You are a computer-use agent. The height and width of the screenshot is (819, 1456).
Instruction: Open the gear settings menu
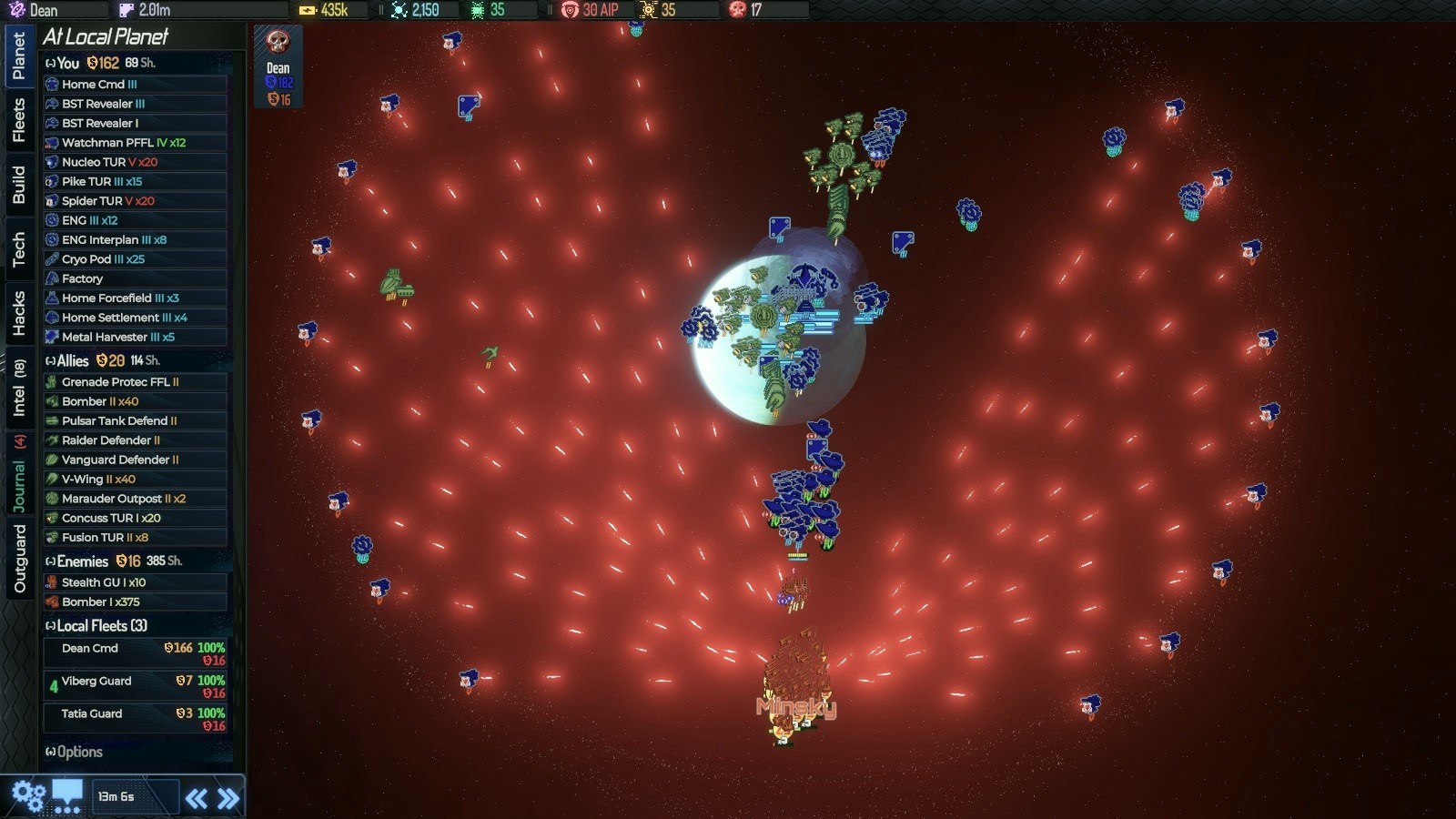coord(28,796)
